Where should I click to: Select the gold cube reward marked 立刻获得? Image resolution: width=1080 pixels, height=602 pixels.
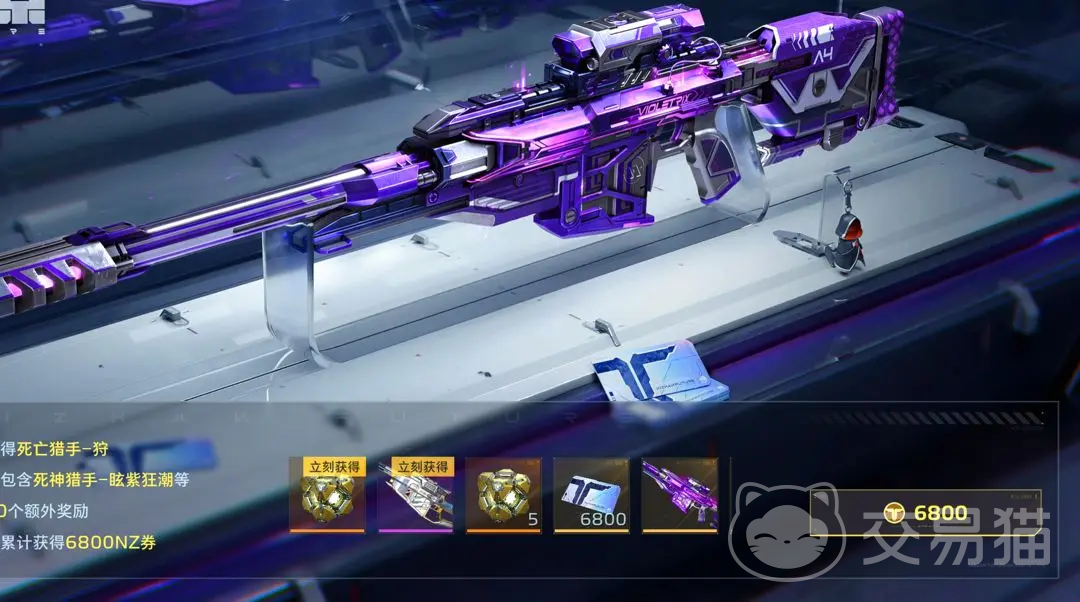pos(327,496)
